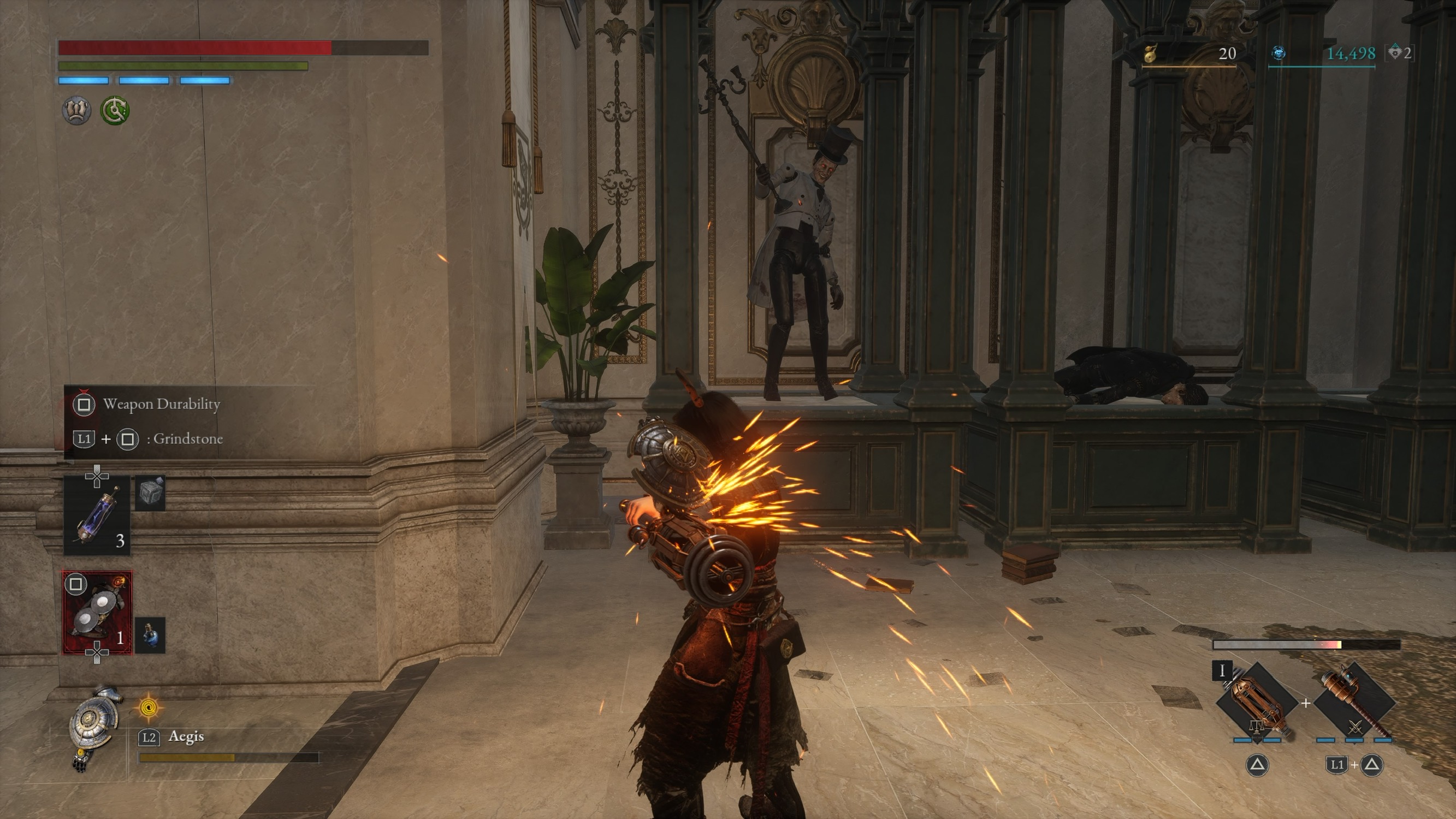This screenshot has width=1456, height=819.
Task: Select the Aegis Legion Arm icon
Action: [x=92, y=725]
